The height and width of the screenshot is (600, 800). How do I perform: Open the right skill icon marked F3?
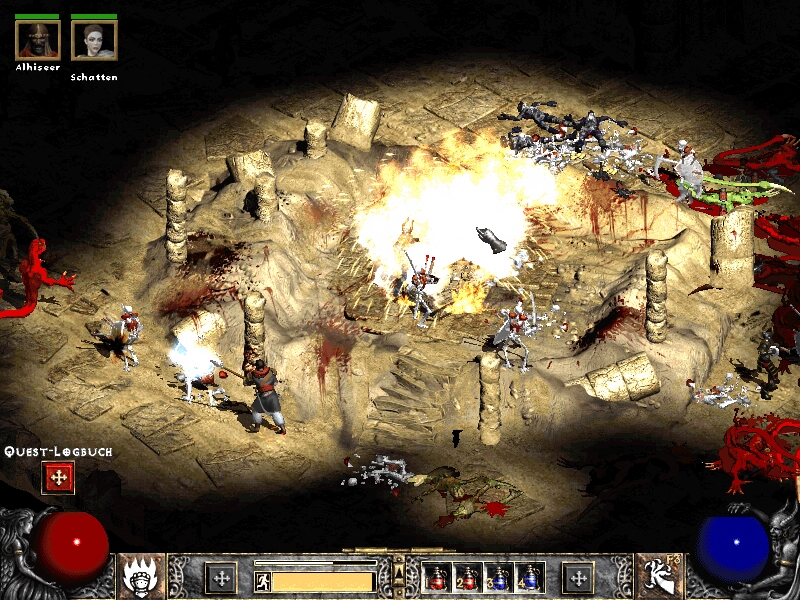658,577
